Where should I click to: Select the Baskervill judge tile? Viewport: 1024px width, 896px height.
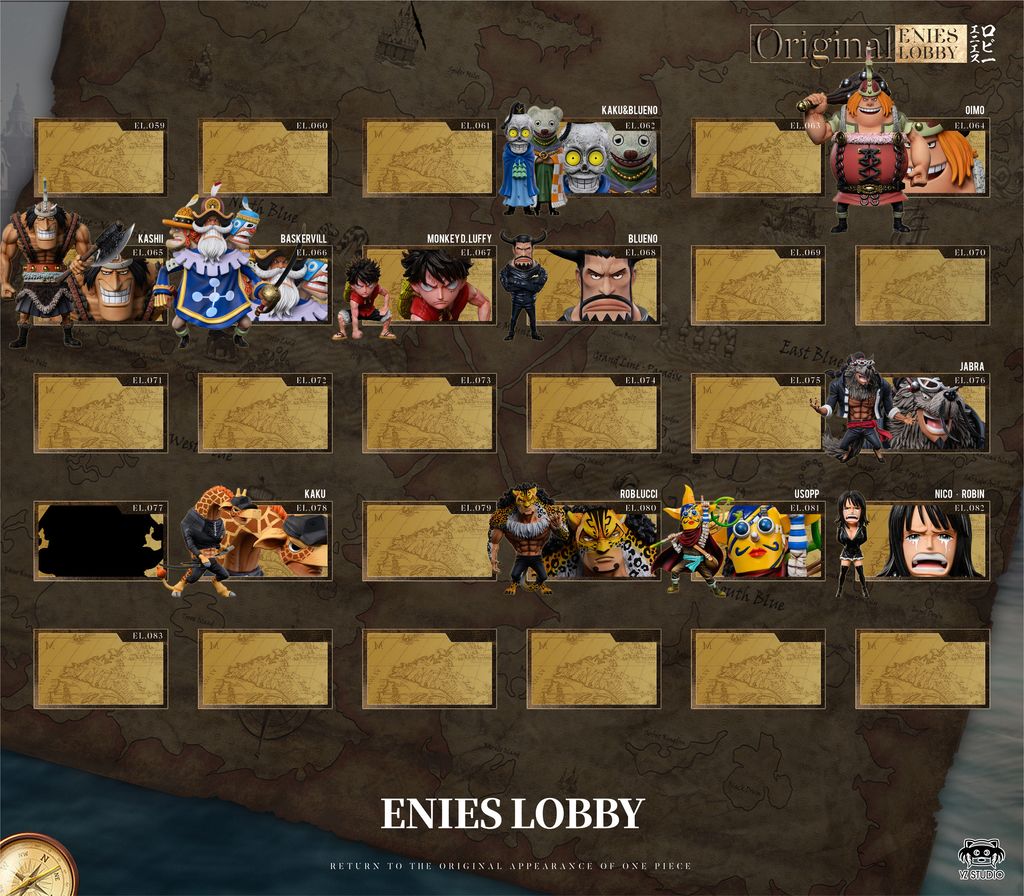[x=264, y=285]
